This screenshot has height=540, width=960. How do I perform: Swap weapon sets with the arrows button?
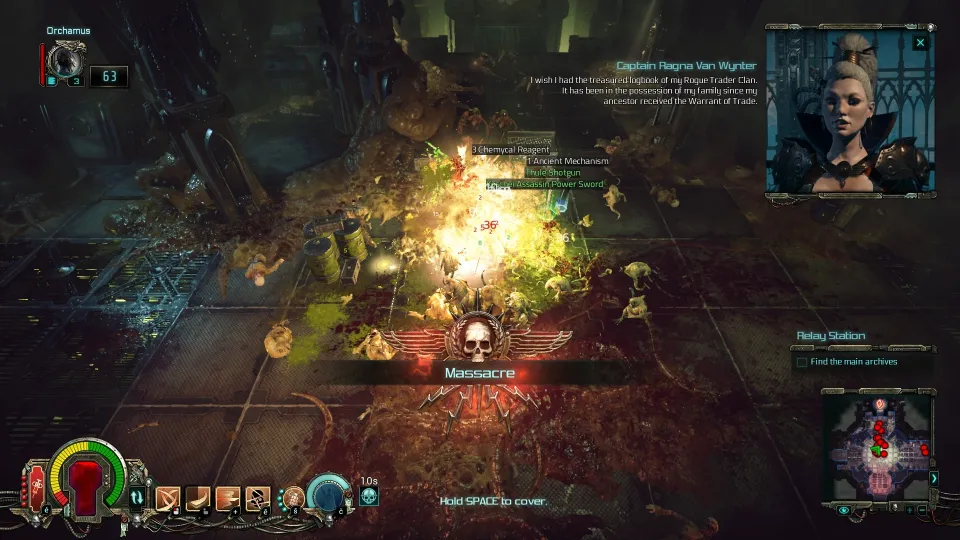(x=137, y=496)
